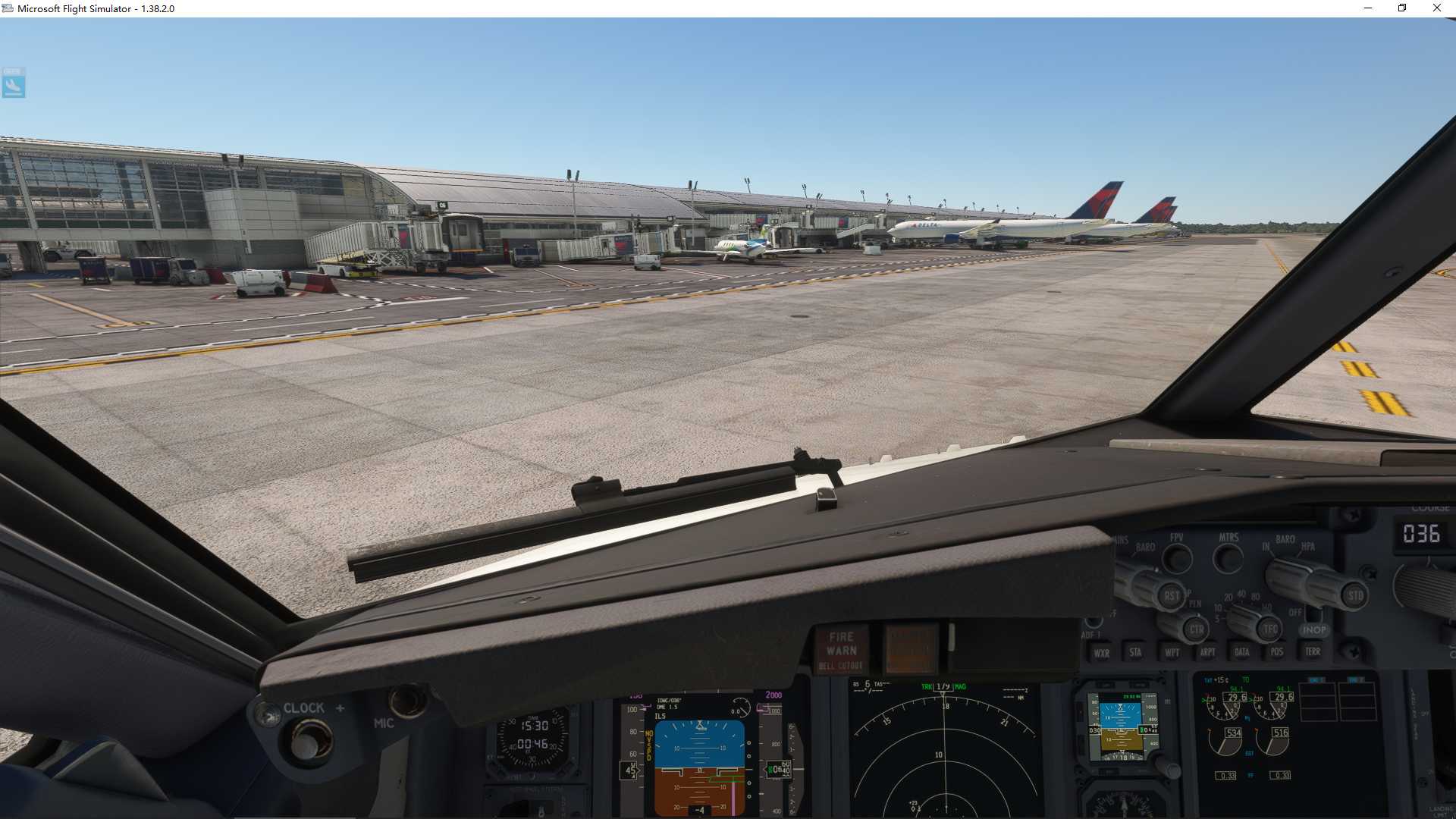
Task: Toggle the TERR terrain display button
Action: [x=1313, y=652]
